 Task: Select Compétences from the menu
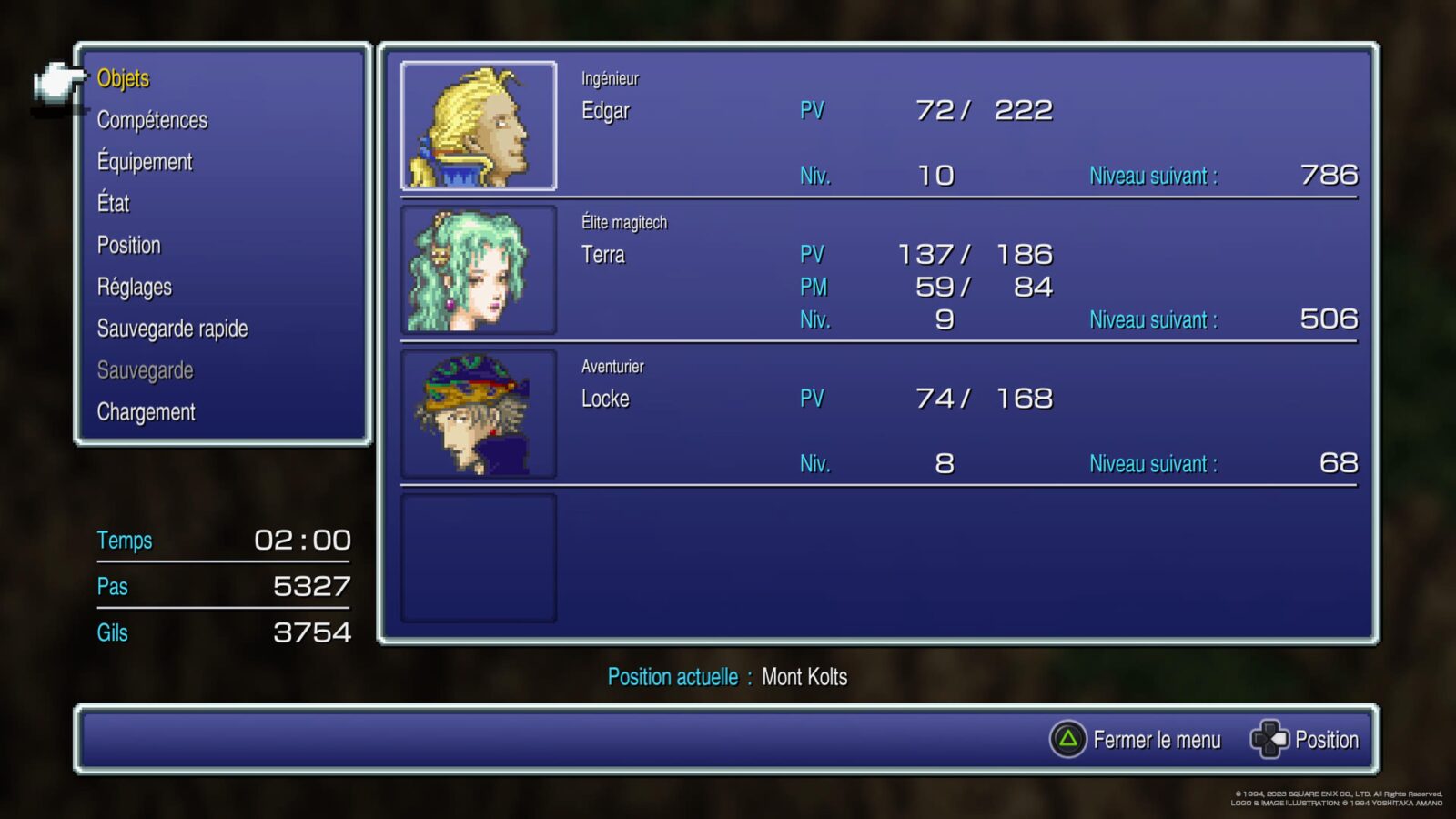tap(152, 120)
